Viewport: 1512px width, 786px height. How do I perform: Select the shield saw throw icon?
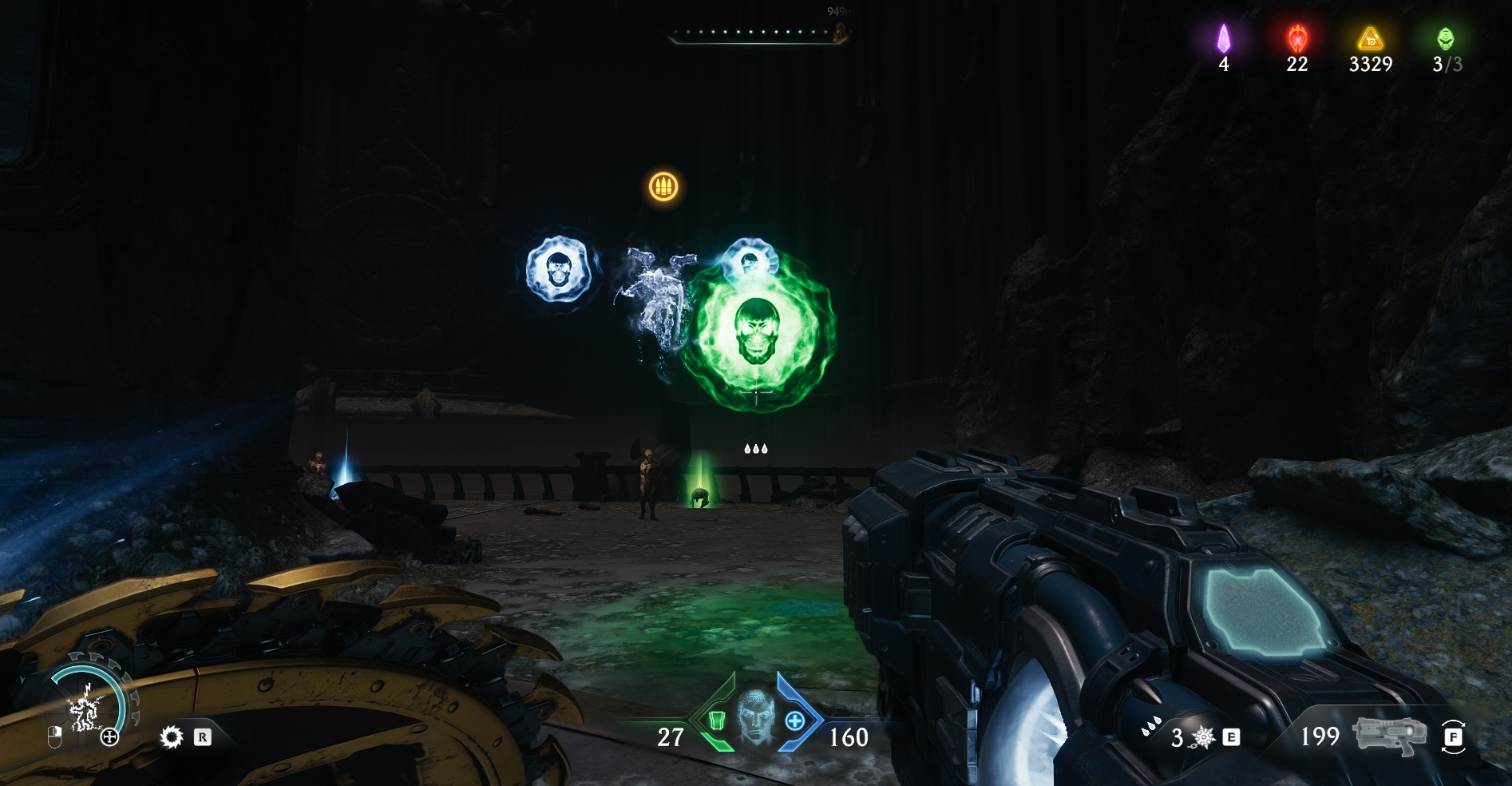coord(171,736)
